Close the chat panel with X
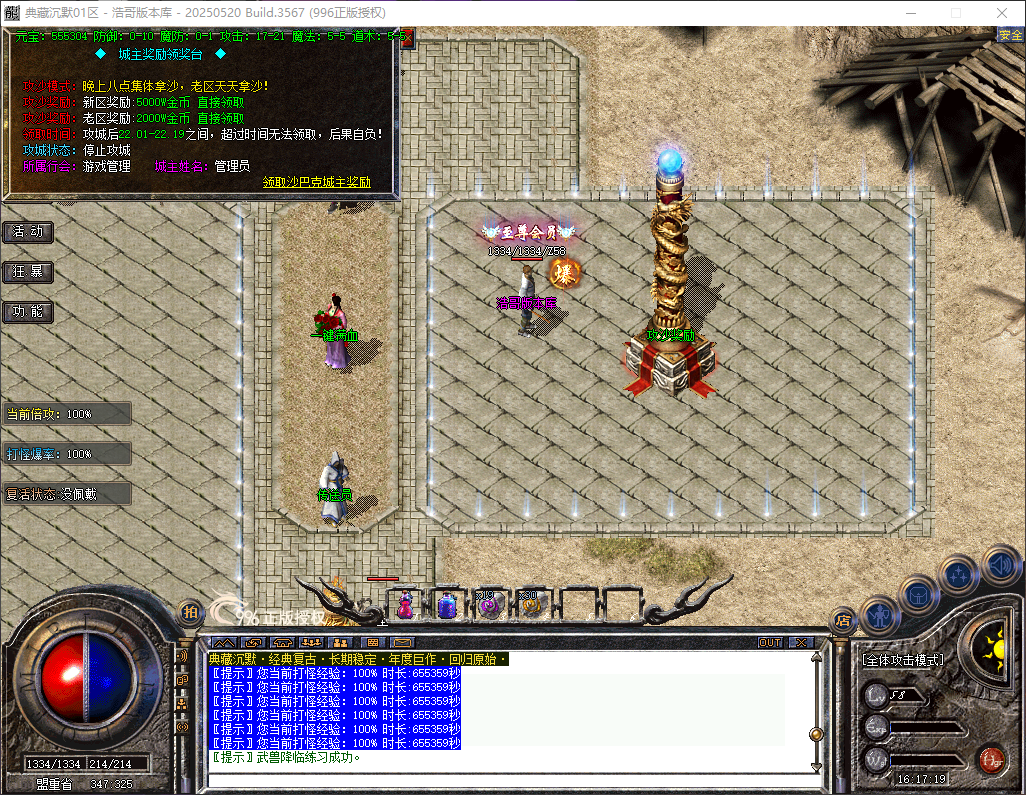The image size is (1026, 795). (801, 642)
